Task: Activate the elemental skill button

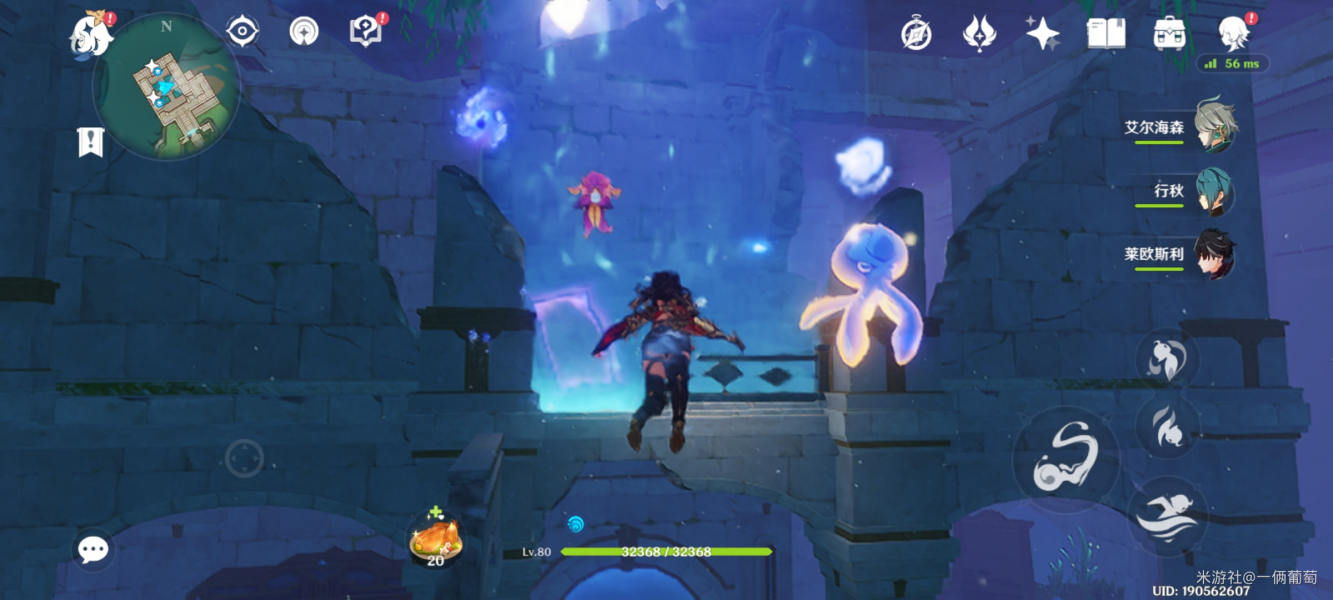Action: (x=1169, y=426)
